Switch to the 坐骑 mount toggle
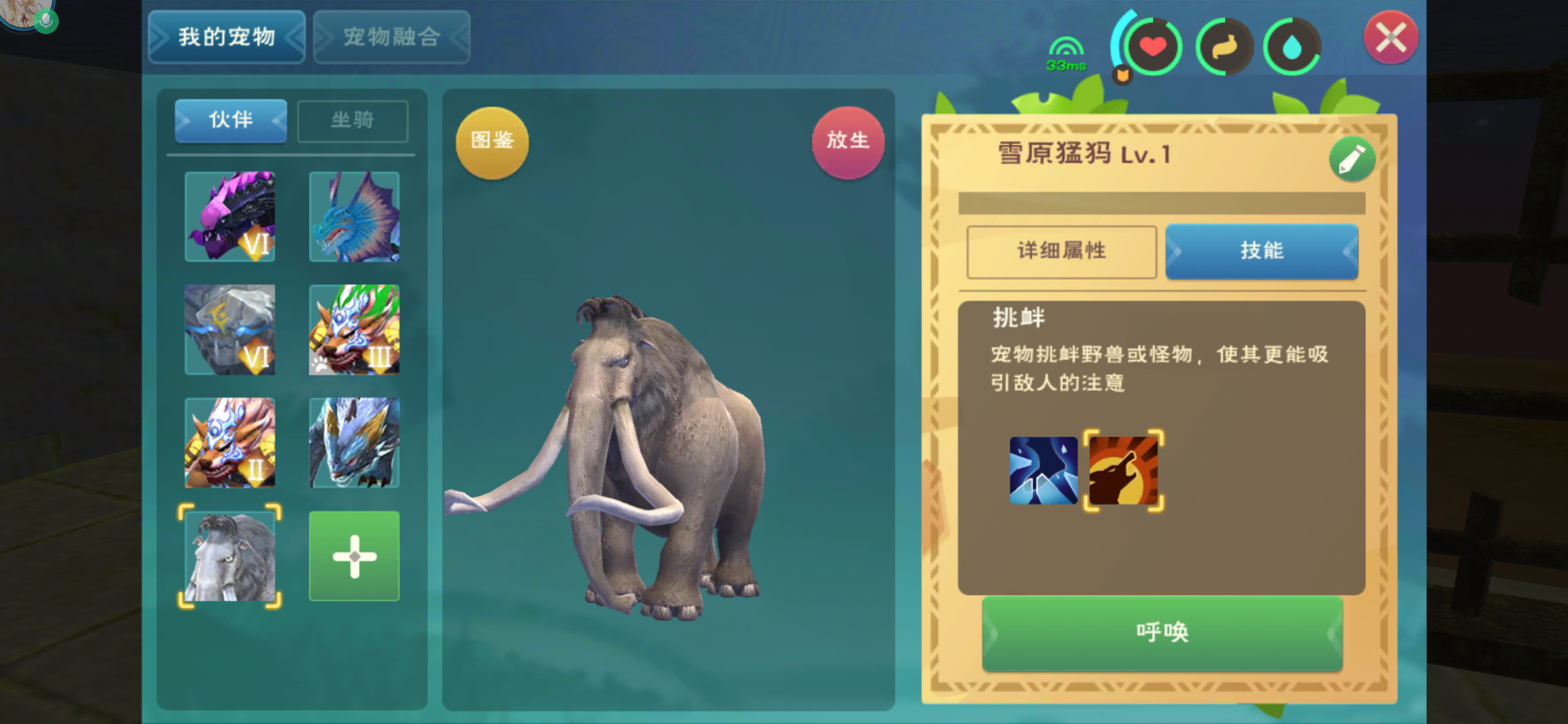Screen dimensions: 1568x724 pyautogui.click(x=353, y=121)
